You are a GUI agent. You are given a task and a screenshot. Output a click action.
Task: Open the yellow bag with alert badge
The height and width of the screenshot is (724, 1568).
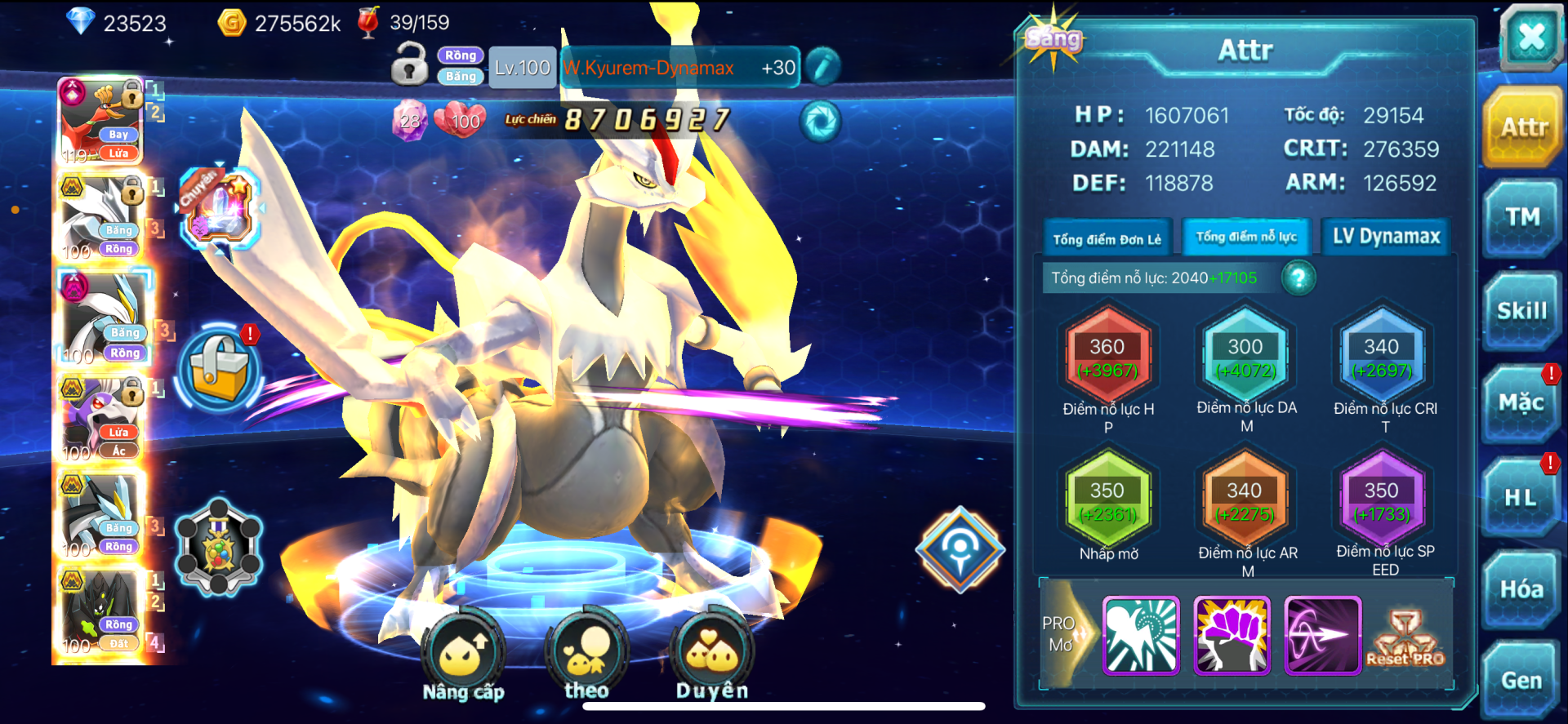click(219, 369)
